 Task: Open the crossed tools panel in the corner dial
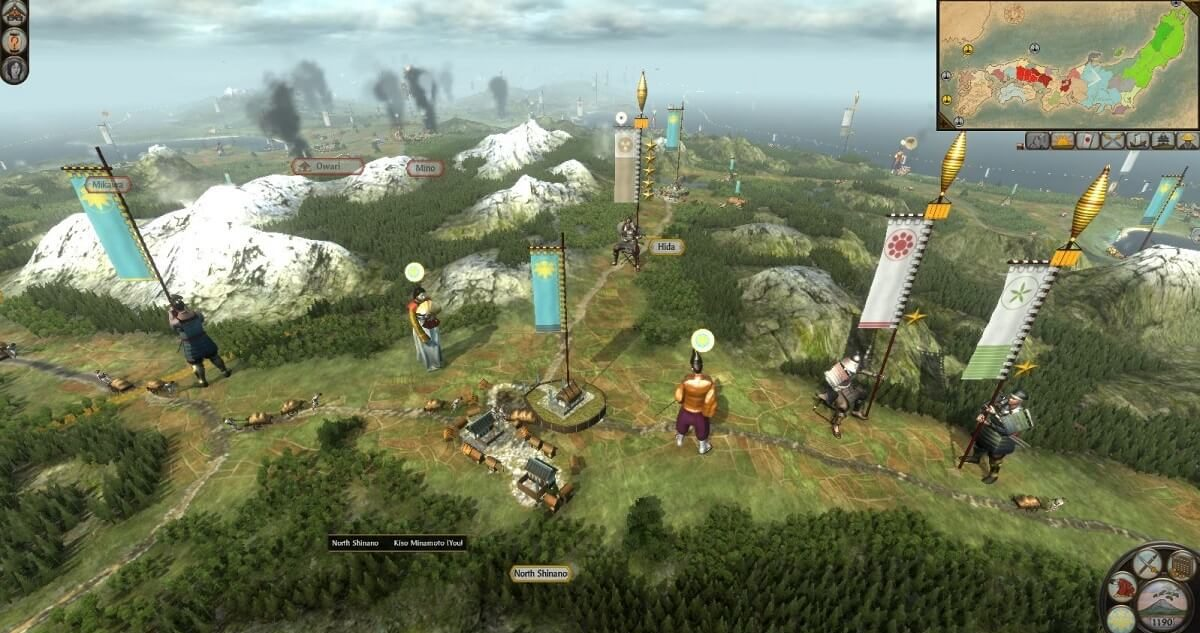(x=1148, y=561)
